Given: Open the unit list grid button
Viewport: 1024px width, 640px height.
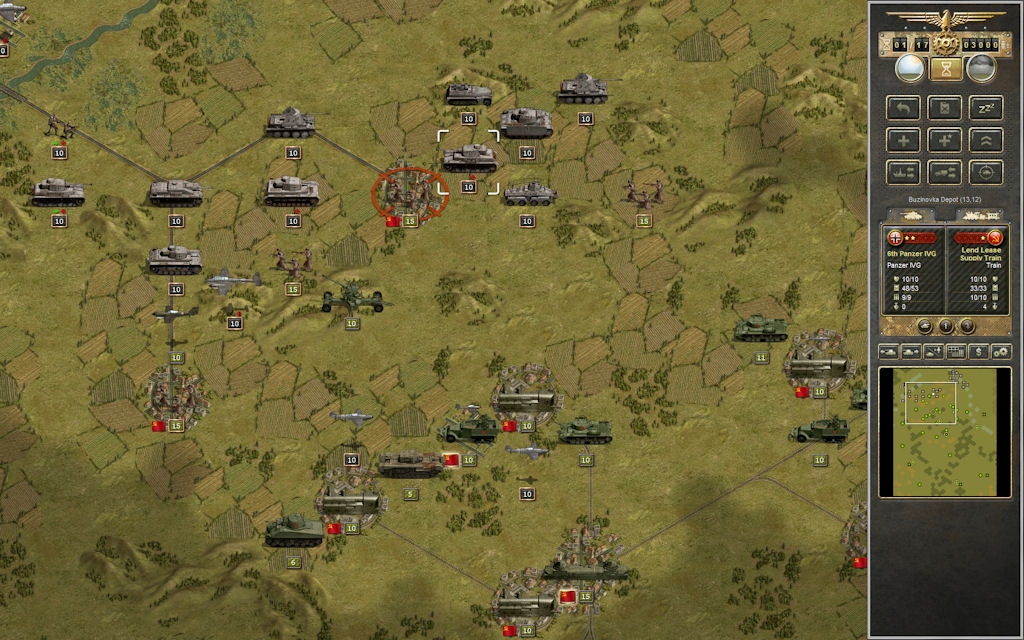Looking at the screenshot, I should (955, 352).
